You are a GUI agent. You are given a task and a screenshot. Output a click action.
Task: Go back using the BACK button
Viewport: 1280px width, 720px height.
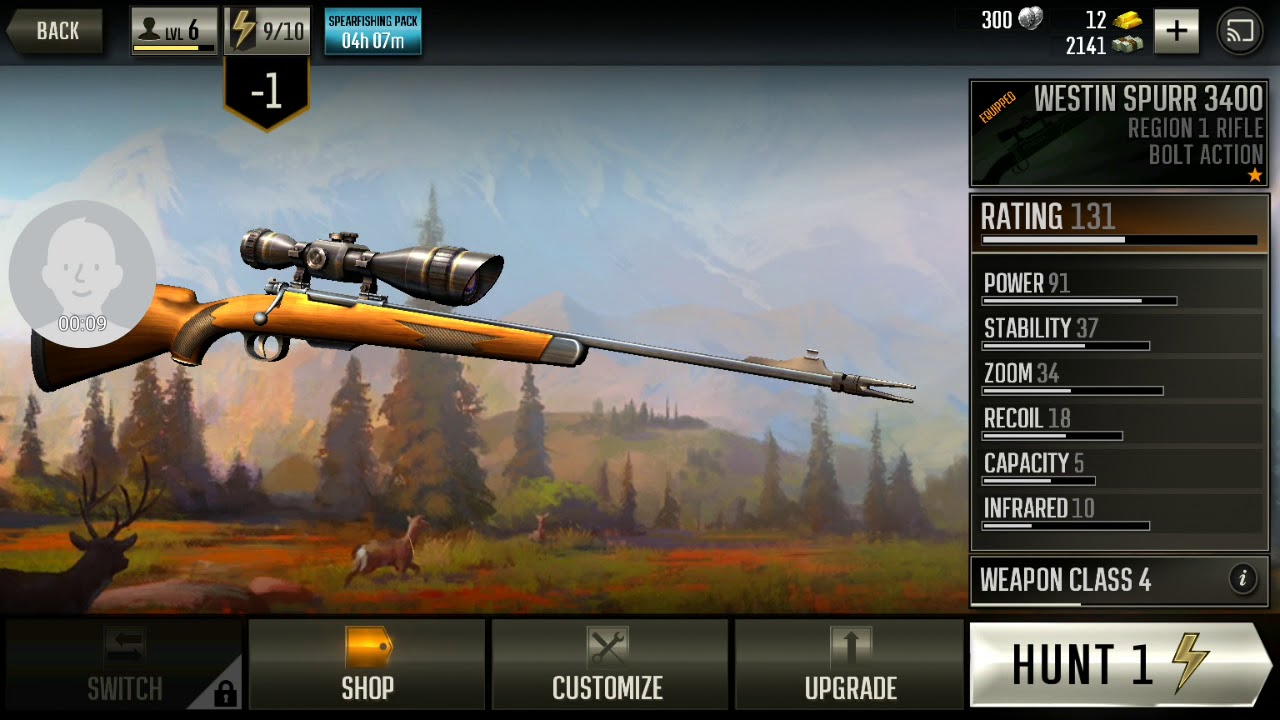(55, 31)
